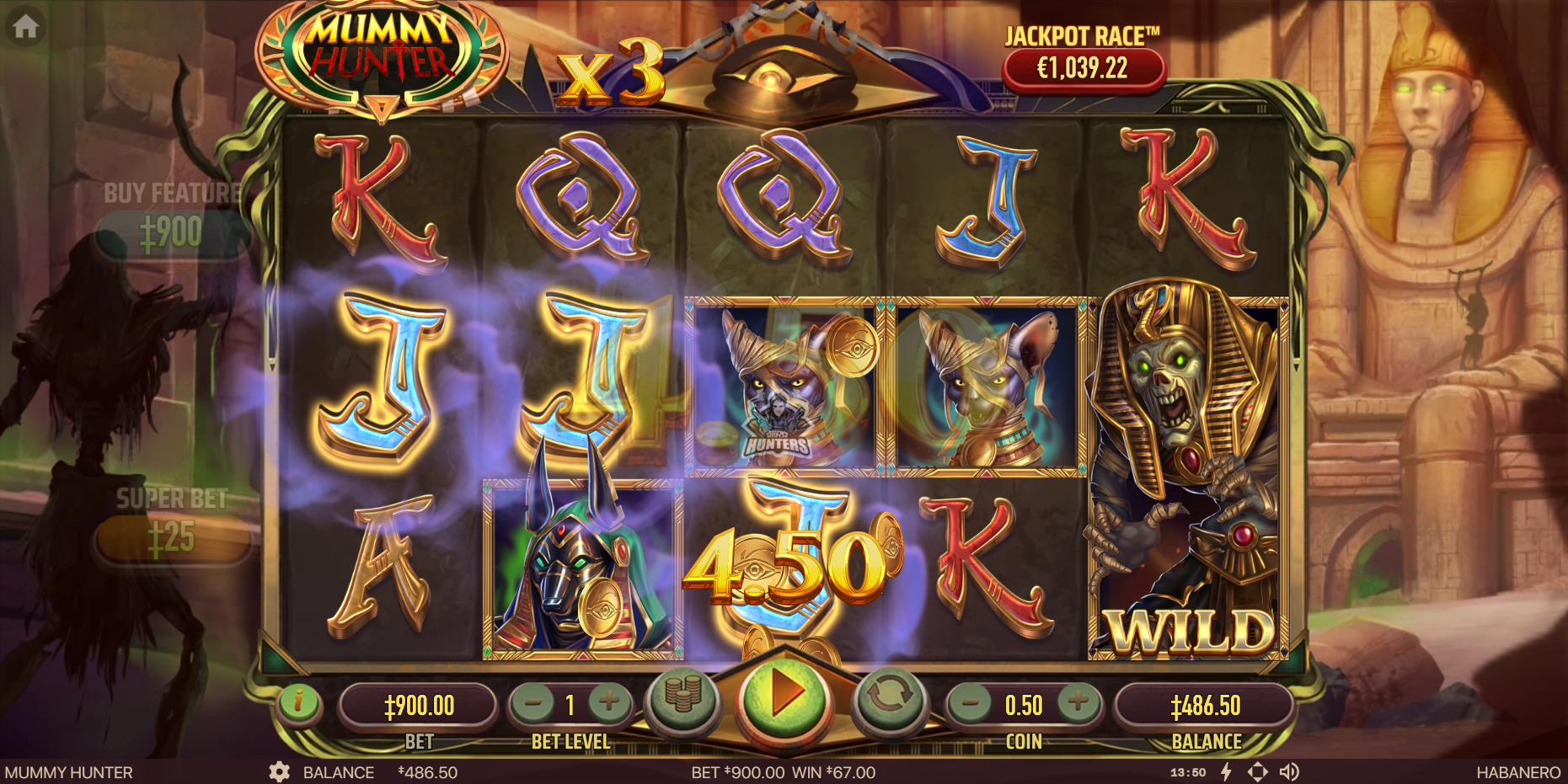Decrease the bet level

(533, 702)
